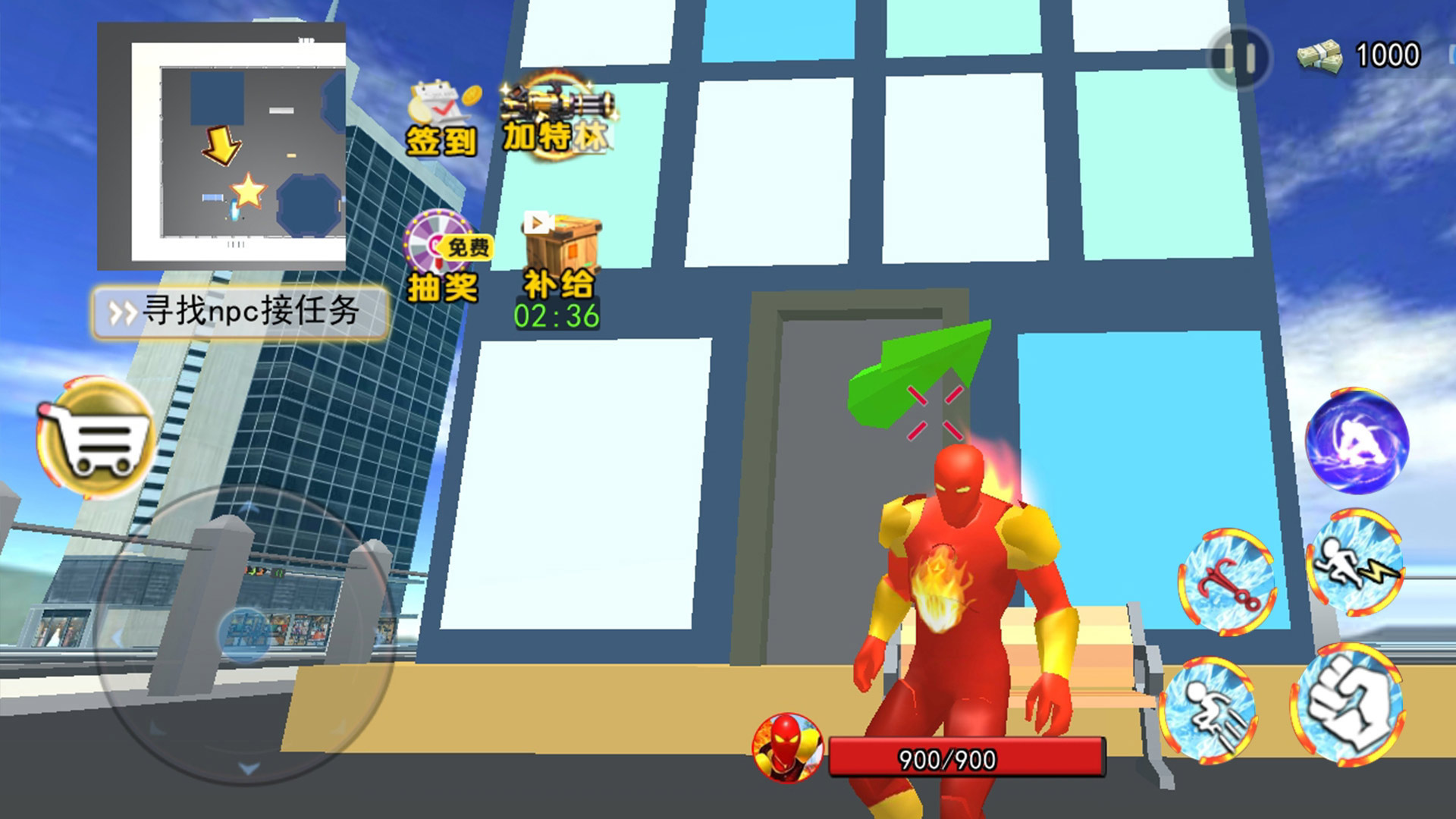Viewport: 1456px width, 819px height.
Task: Spin the free 抽奖 lottery wheel
Action: coord(444,258)
